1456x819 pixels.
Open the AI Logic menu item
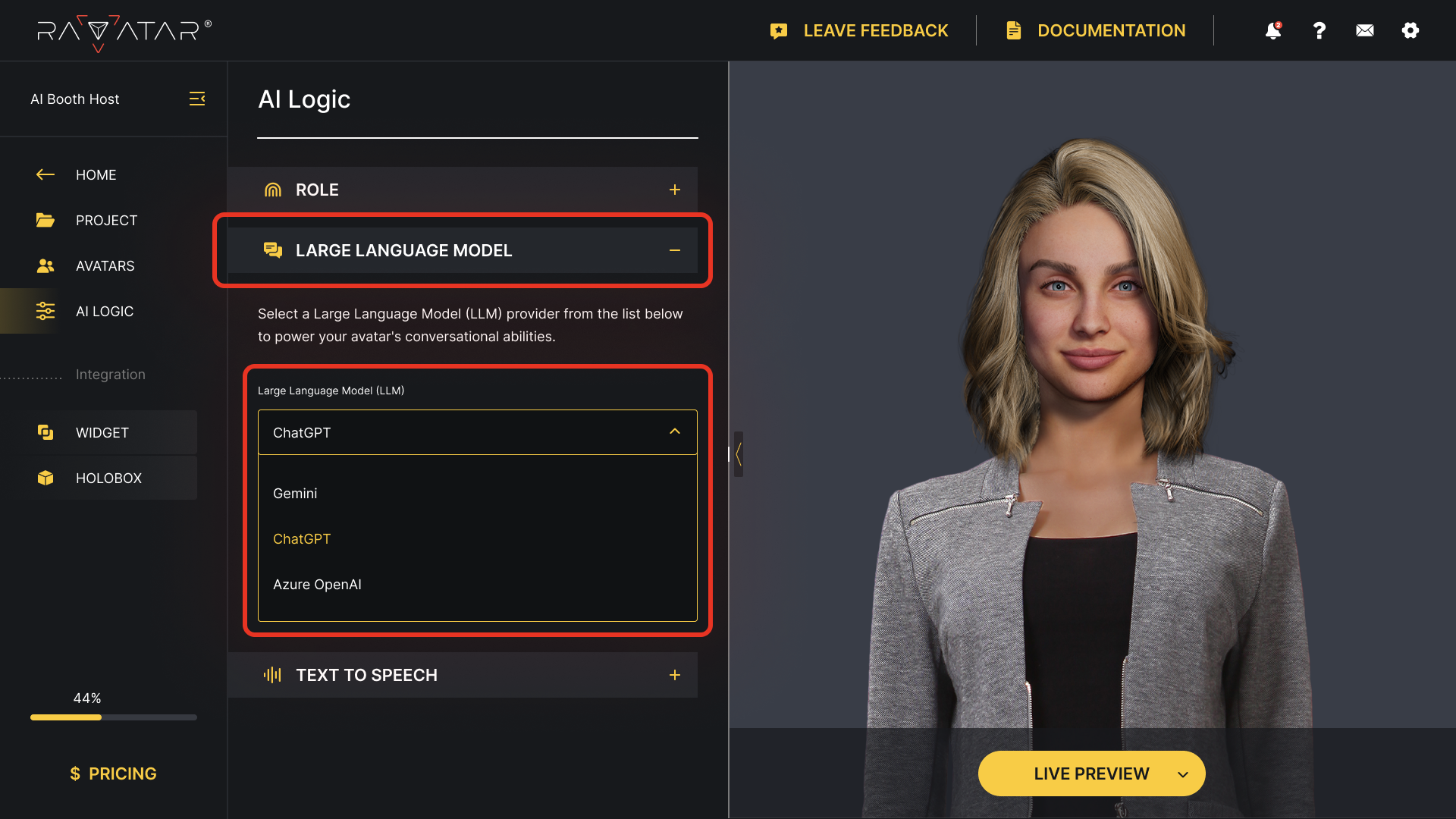click(105, 311)
